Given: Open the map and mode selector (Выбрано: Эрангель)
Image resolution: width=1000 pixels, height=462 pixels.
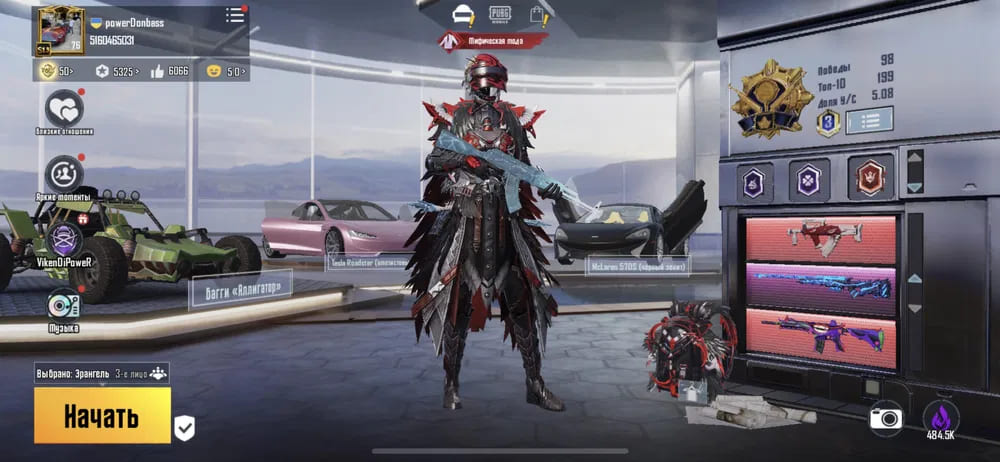Looking at the screenshot, I should (x=102, y=373).
